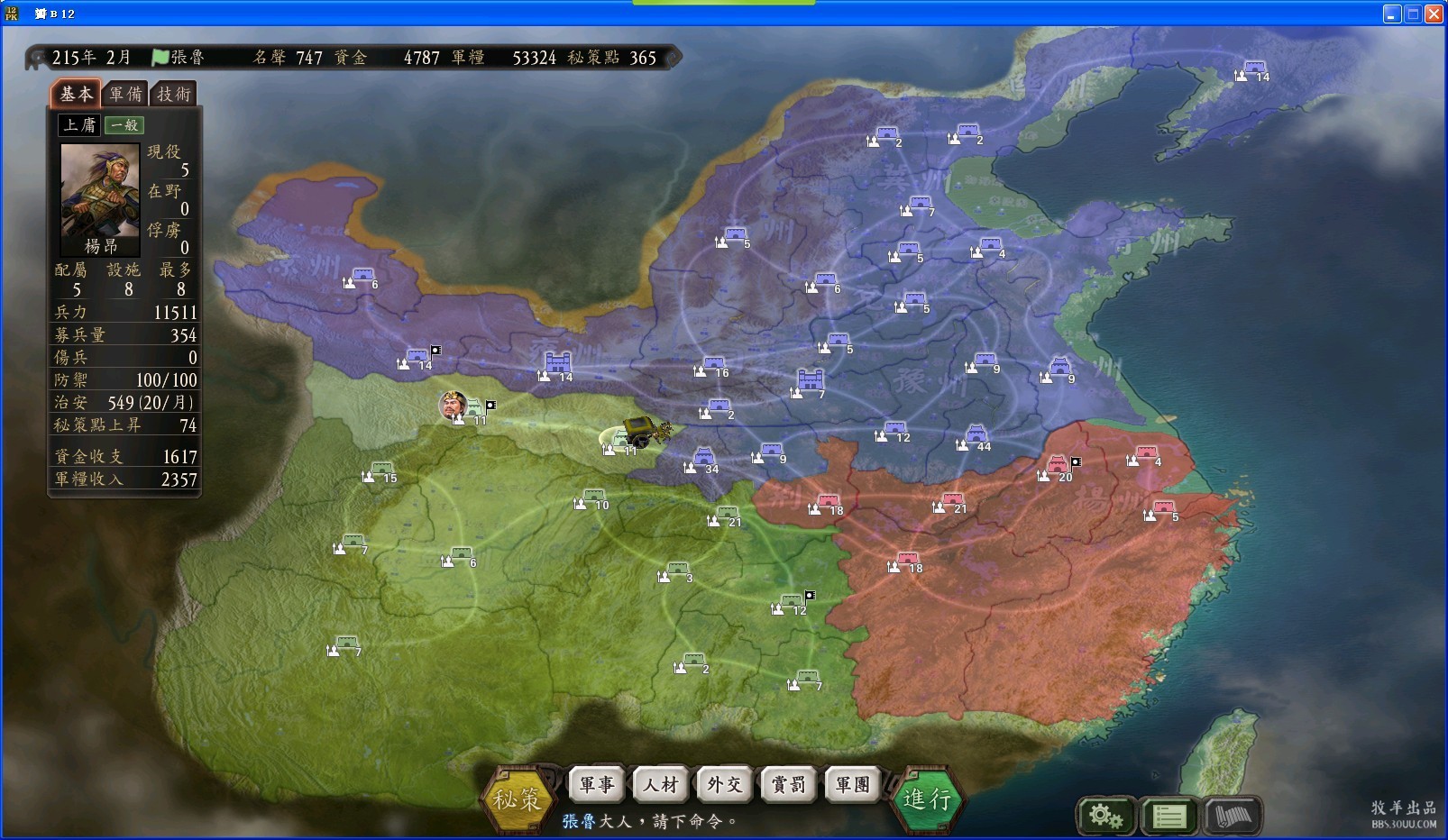Minimize the game window
Viewport: 1448px width, 840px height.
1392,14
